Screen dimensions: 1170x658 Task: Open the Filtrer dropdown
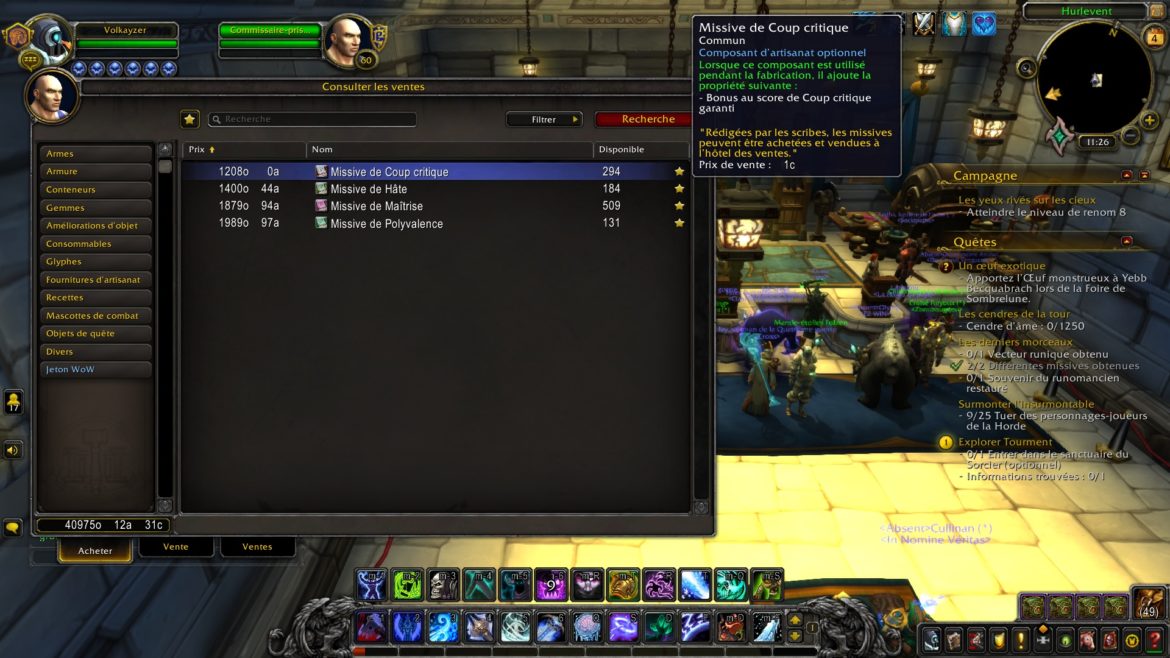(x=544, y=119)
